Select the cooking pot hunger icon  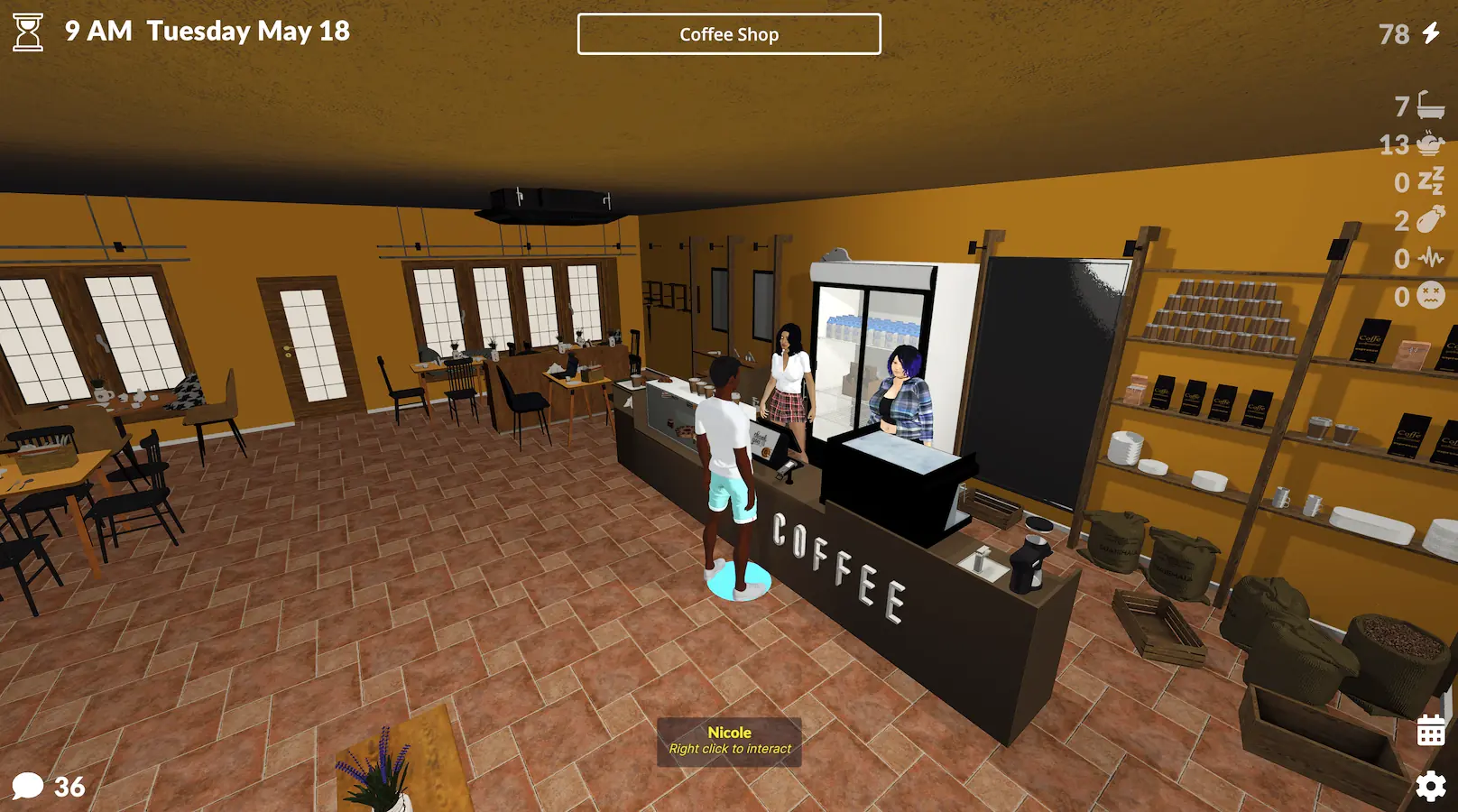click(x=1431, y=143)
